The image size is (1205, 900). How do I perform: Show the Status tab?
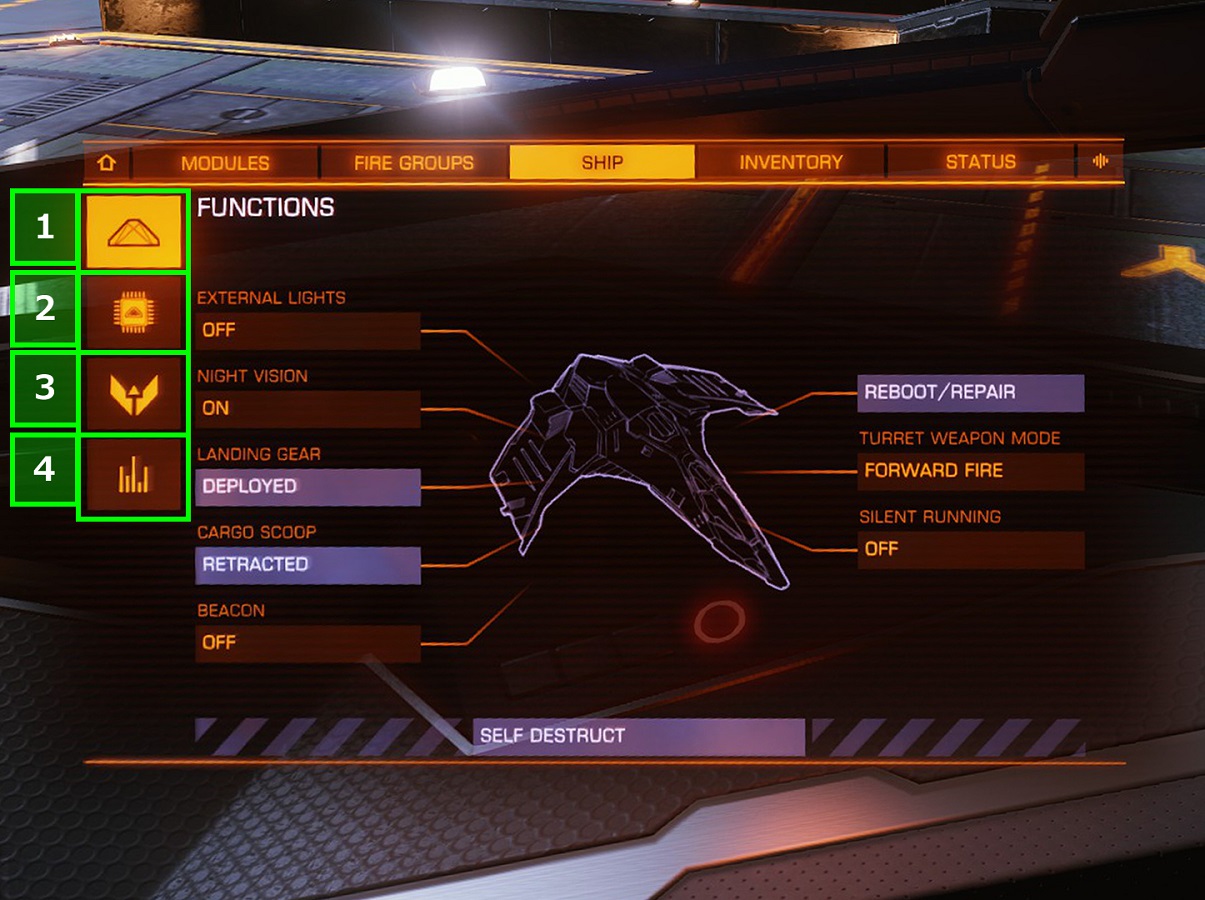[980, 162]
